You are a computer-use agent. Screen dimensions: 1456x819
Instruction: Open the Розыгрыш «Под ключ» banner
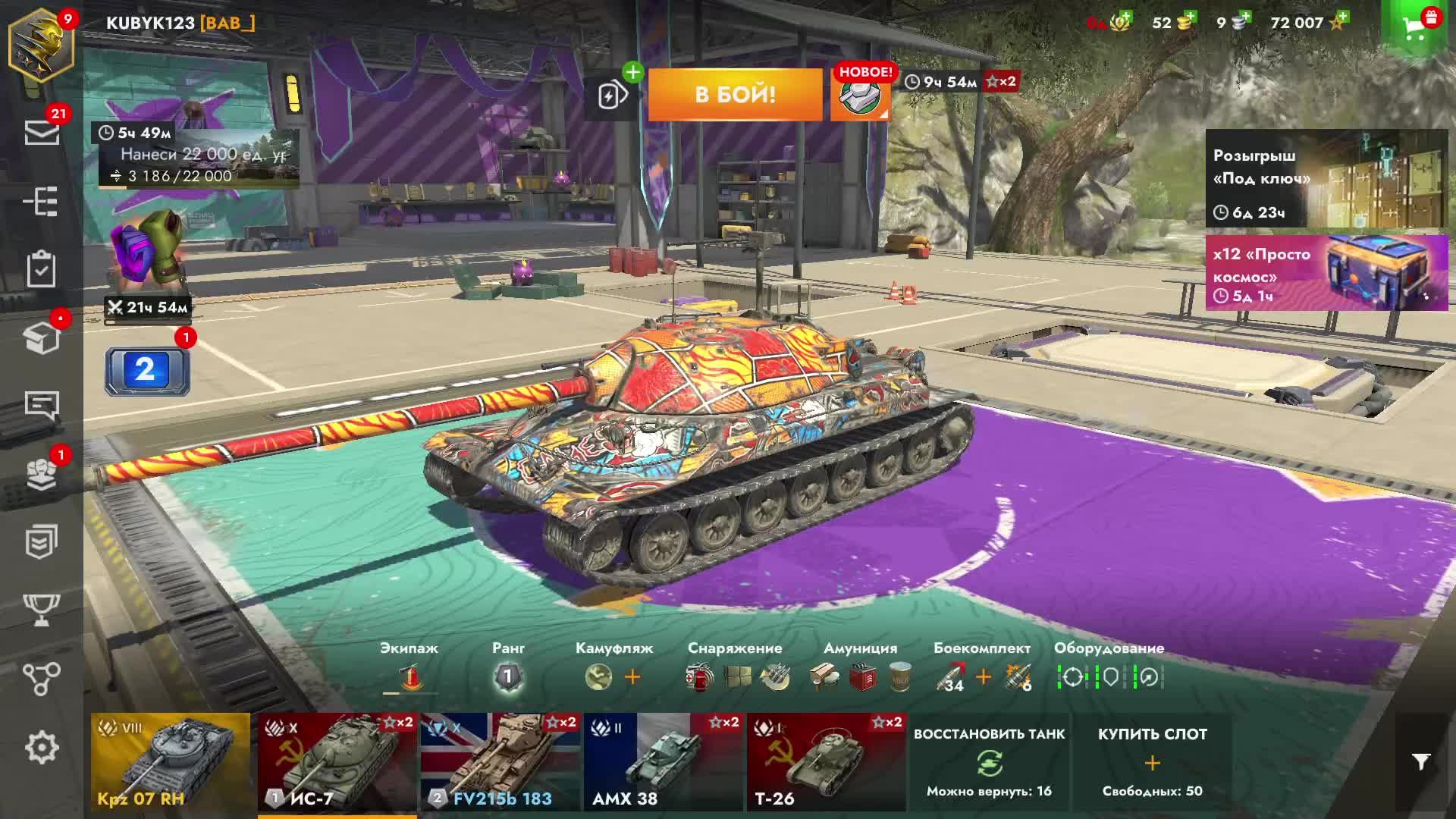[1326, 179]
